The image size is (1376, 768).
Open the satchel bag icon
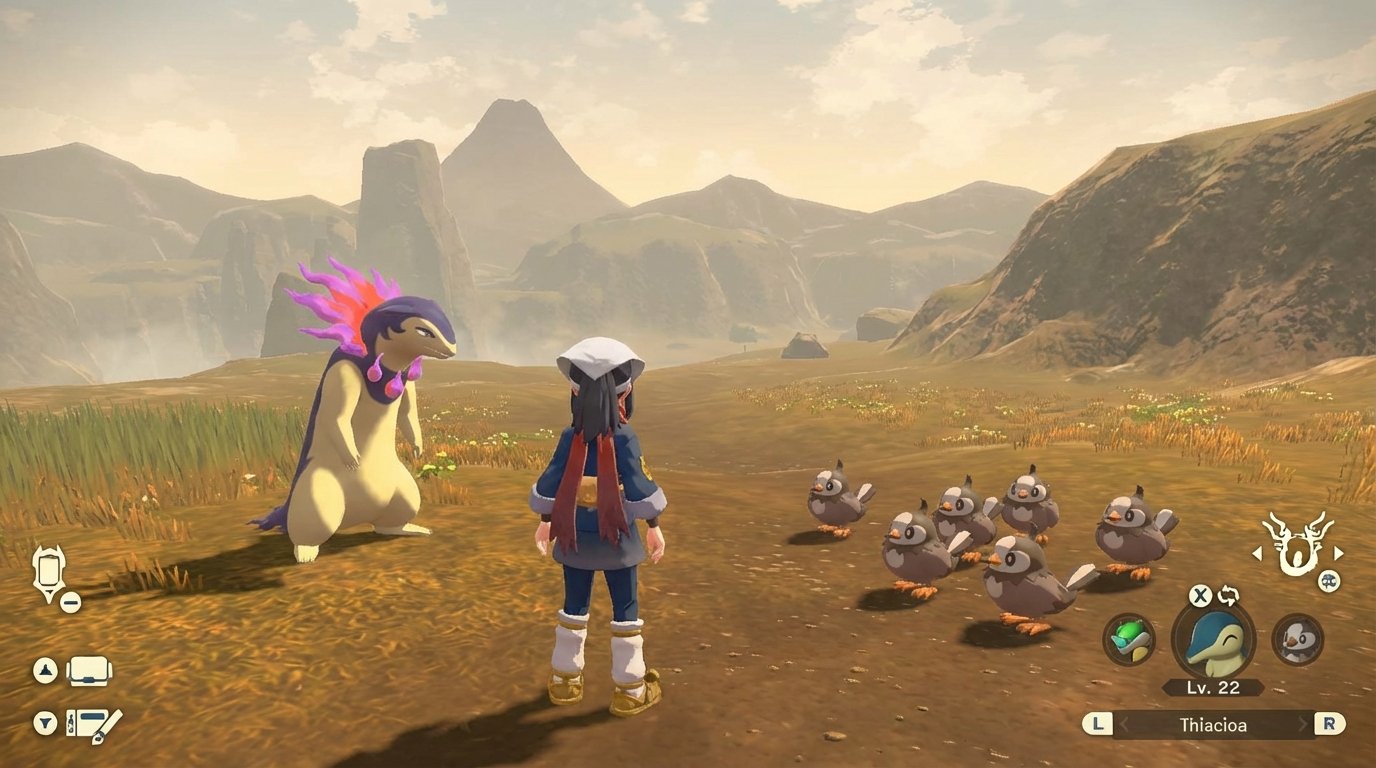pos(88,672)
